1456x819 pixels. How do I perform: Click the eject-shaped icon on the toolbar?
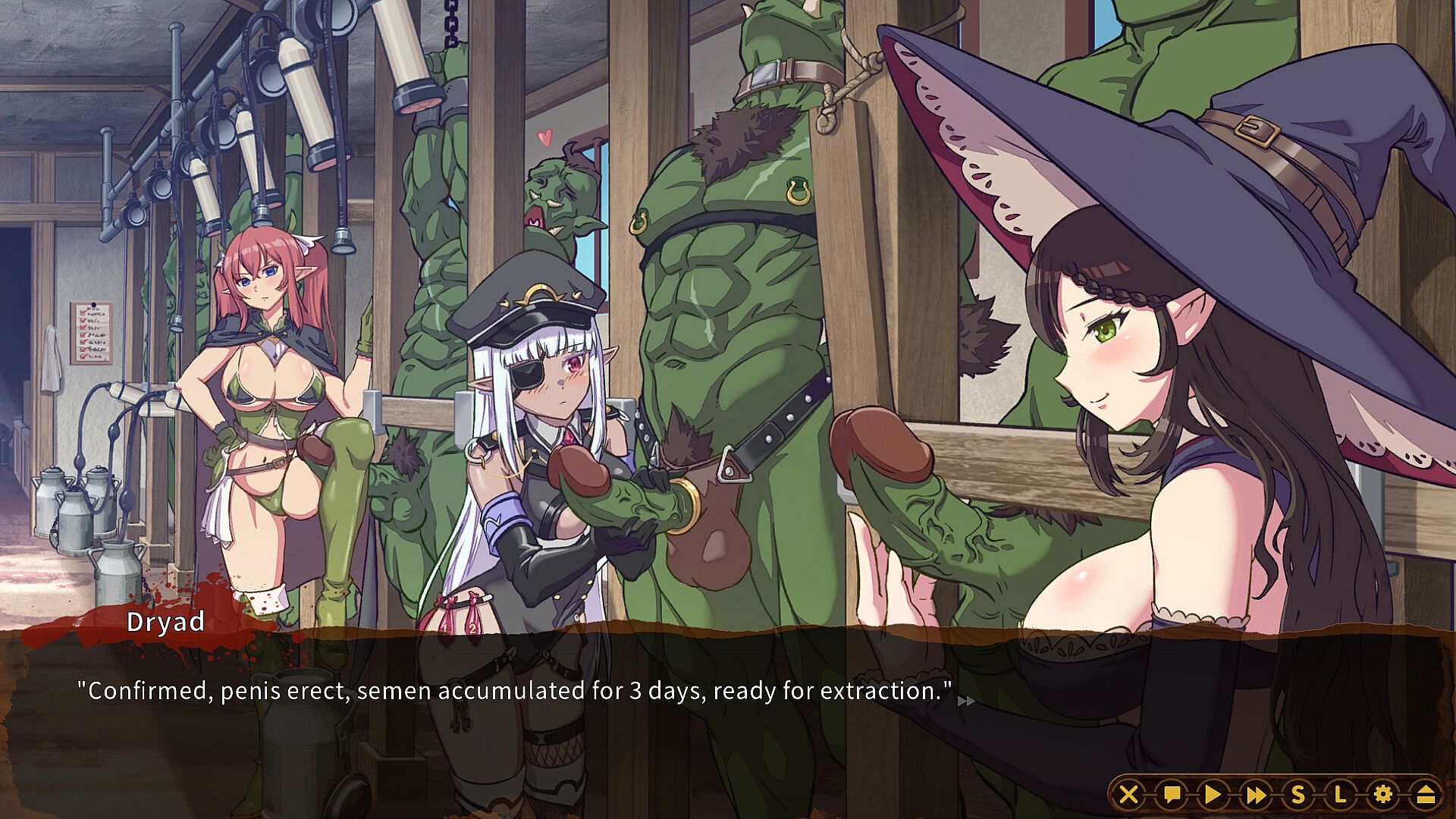(1425, 794)
